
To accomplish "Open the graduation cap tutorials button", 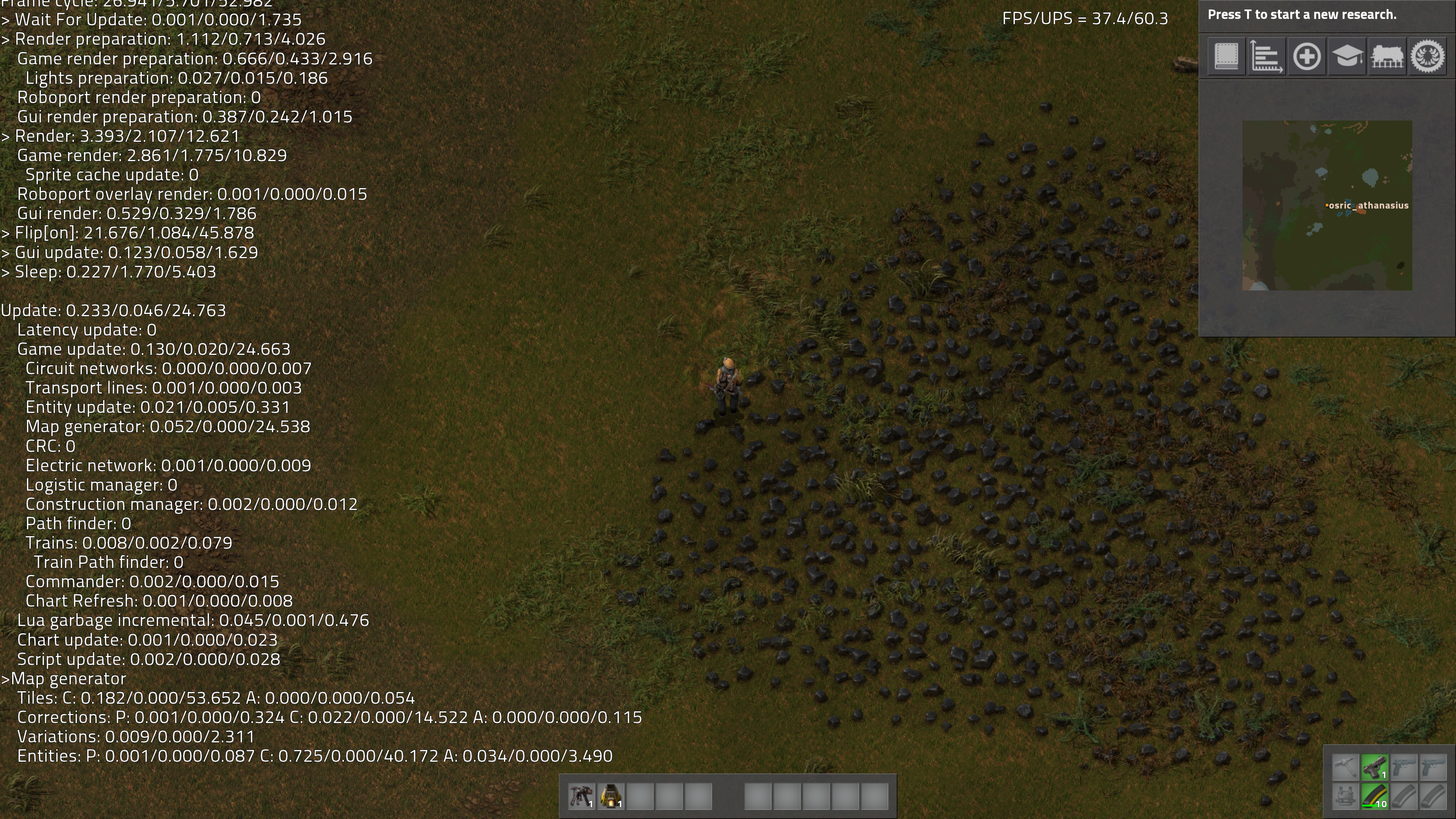I will tap(1346, 56).
